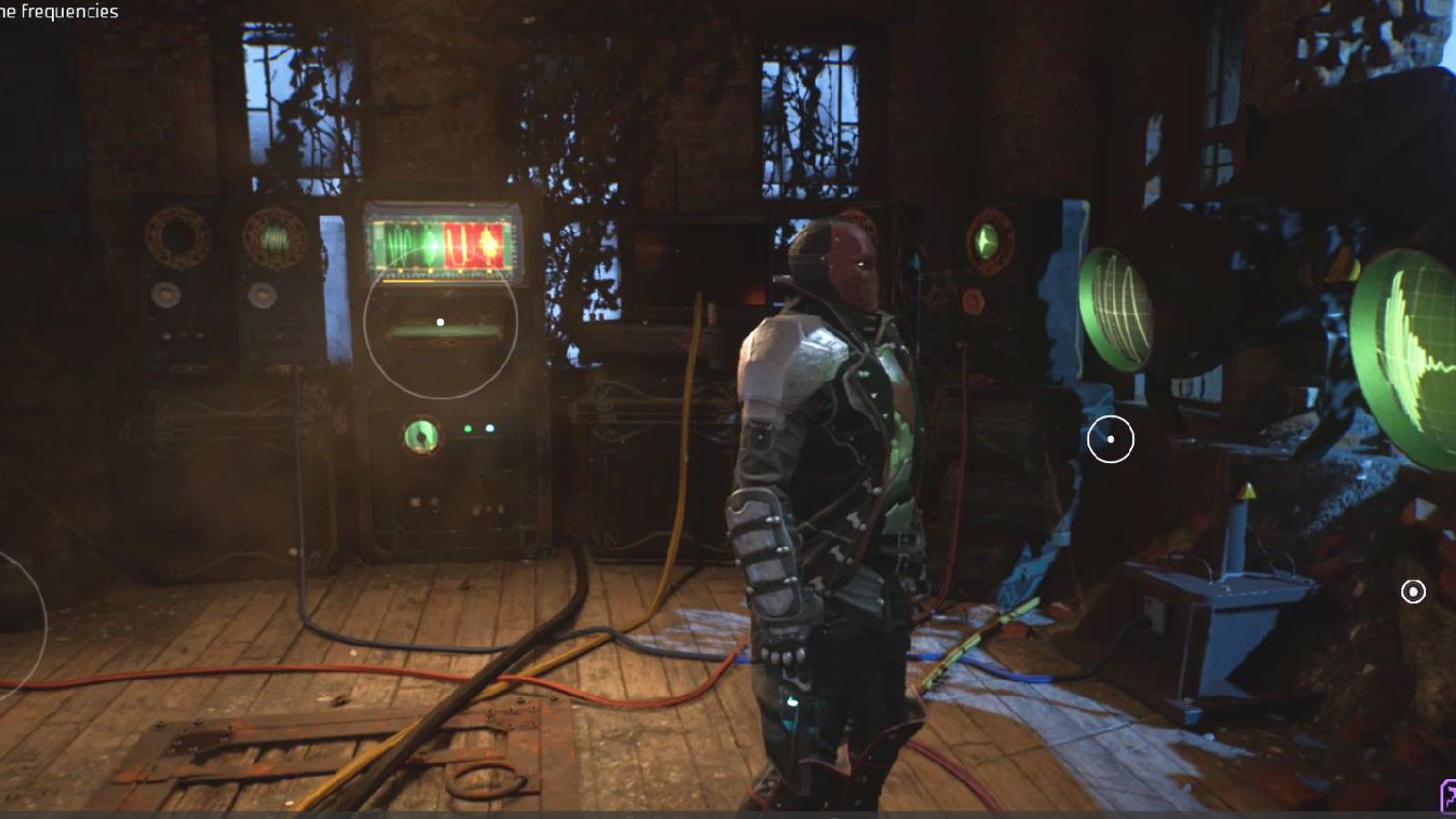
Task: Select the interaction marker on the radio console
Action: [x=440, y=320]
